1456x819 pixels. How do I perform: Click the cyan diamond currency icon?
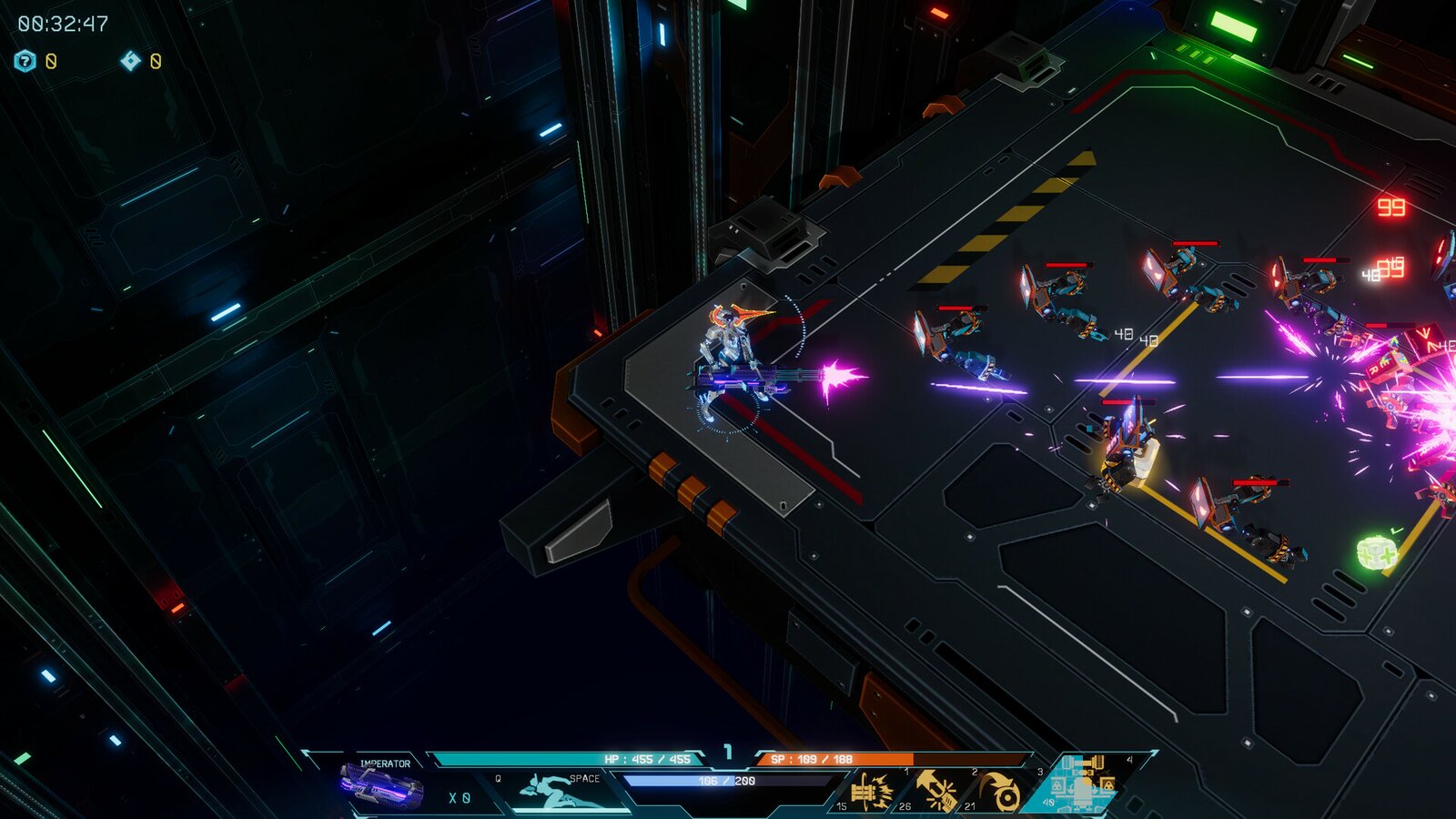(131, 61)
